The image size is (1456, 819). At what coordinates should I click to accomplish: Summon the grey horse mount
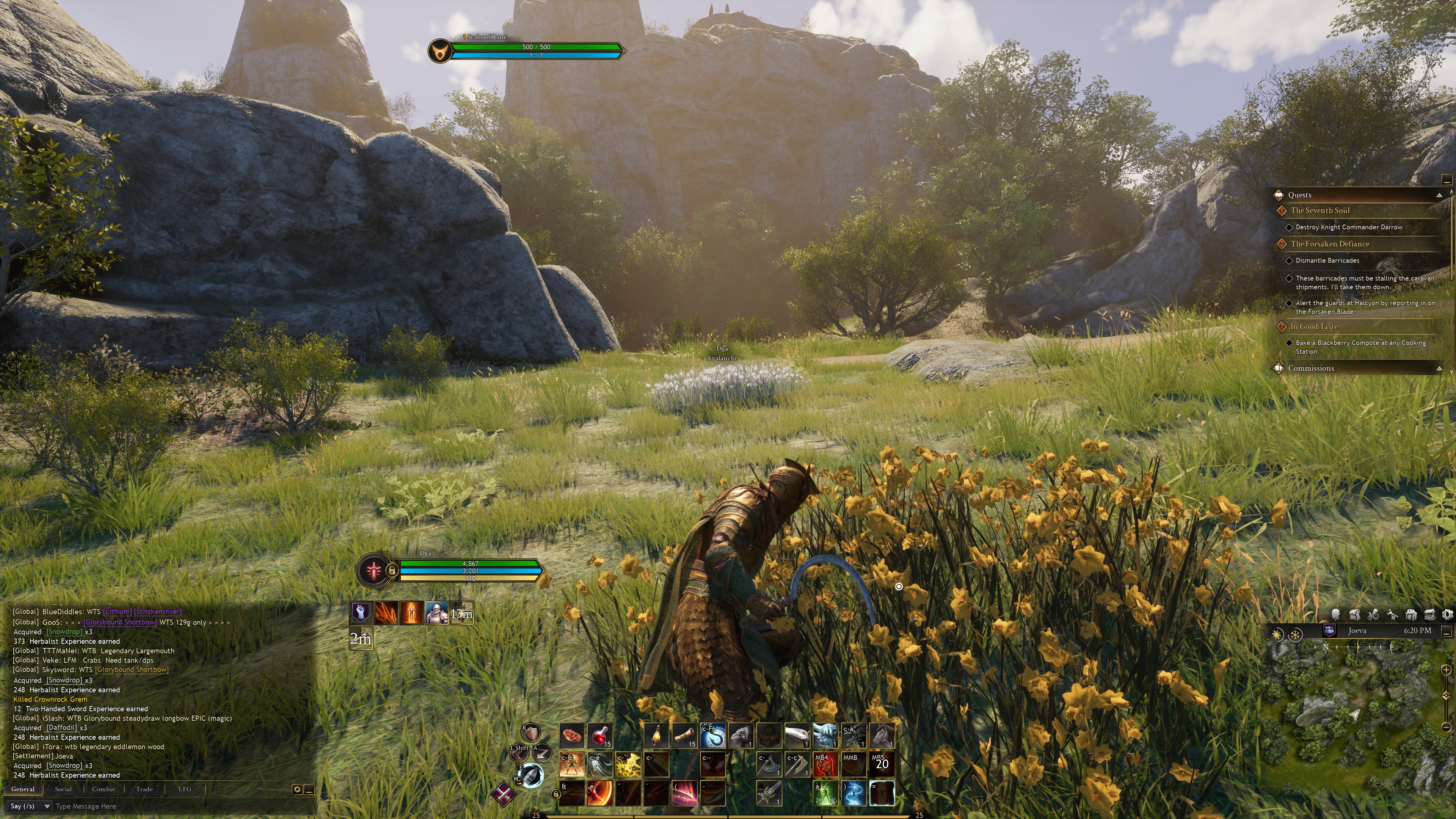pos(882,735)
